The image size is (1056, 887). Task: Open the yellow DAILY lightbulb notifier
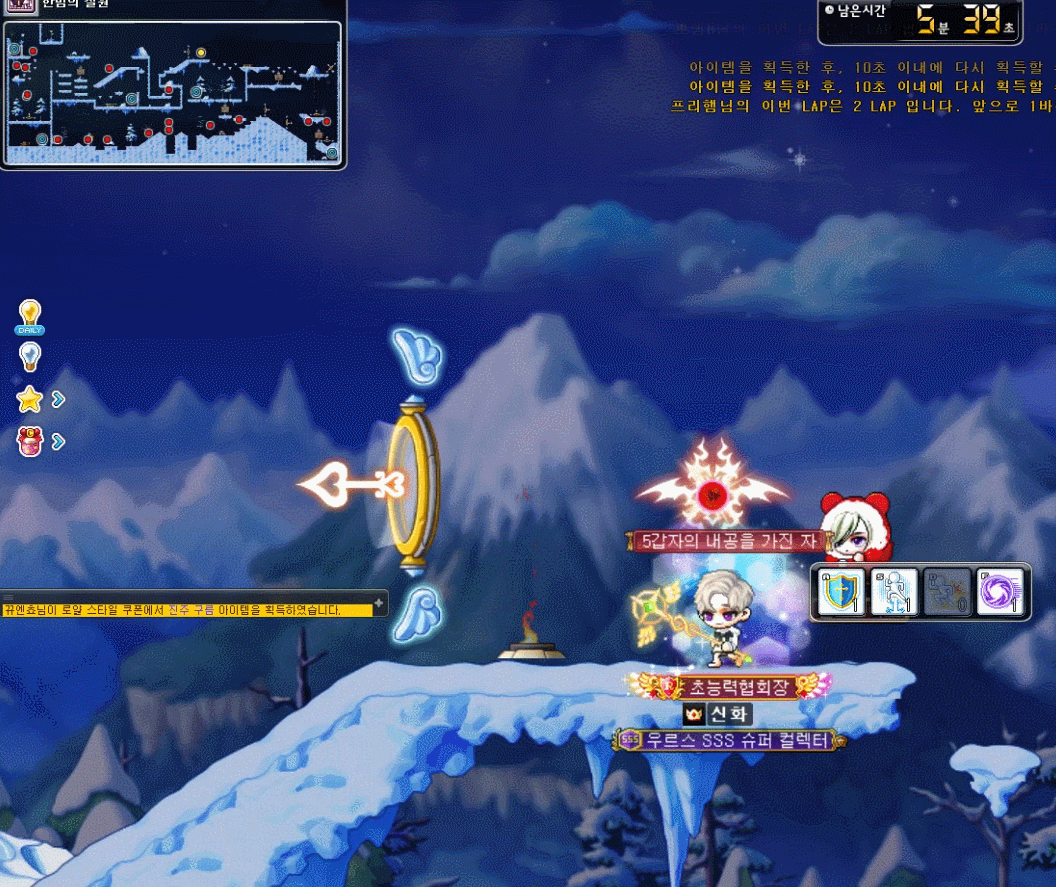[30, 316]
